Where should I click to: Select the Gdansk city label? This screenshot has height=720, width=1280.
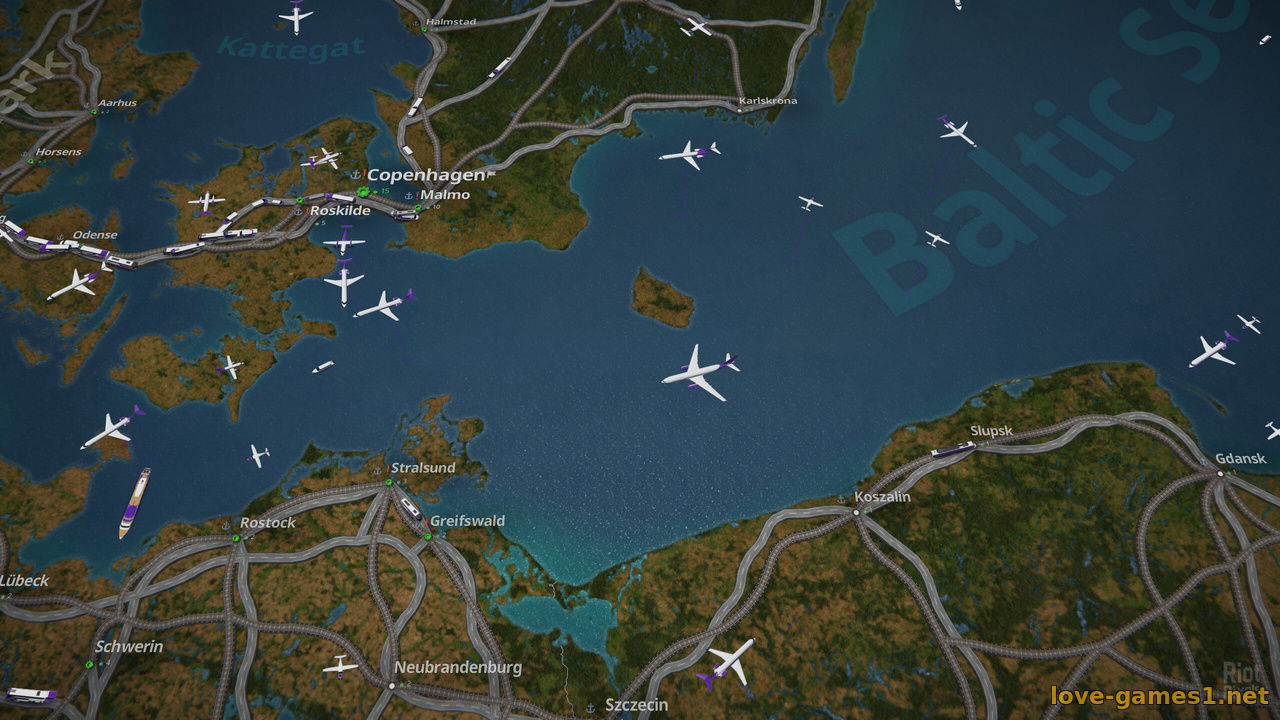pyautogui.click(x=1240, y=459)
